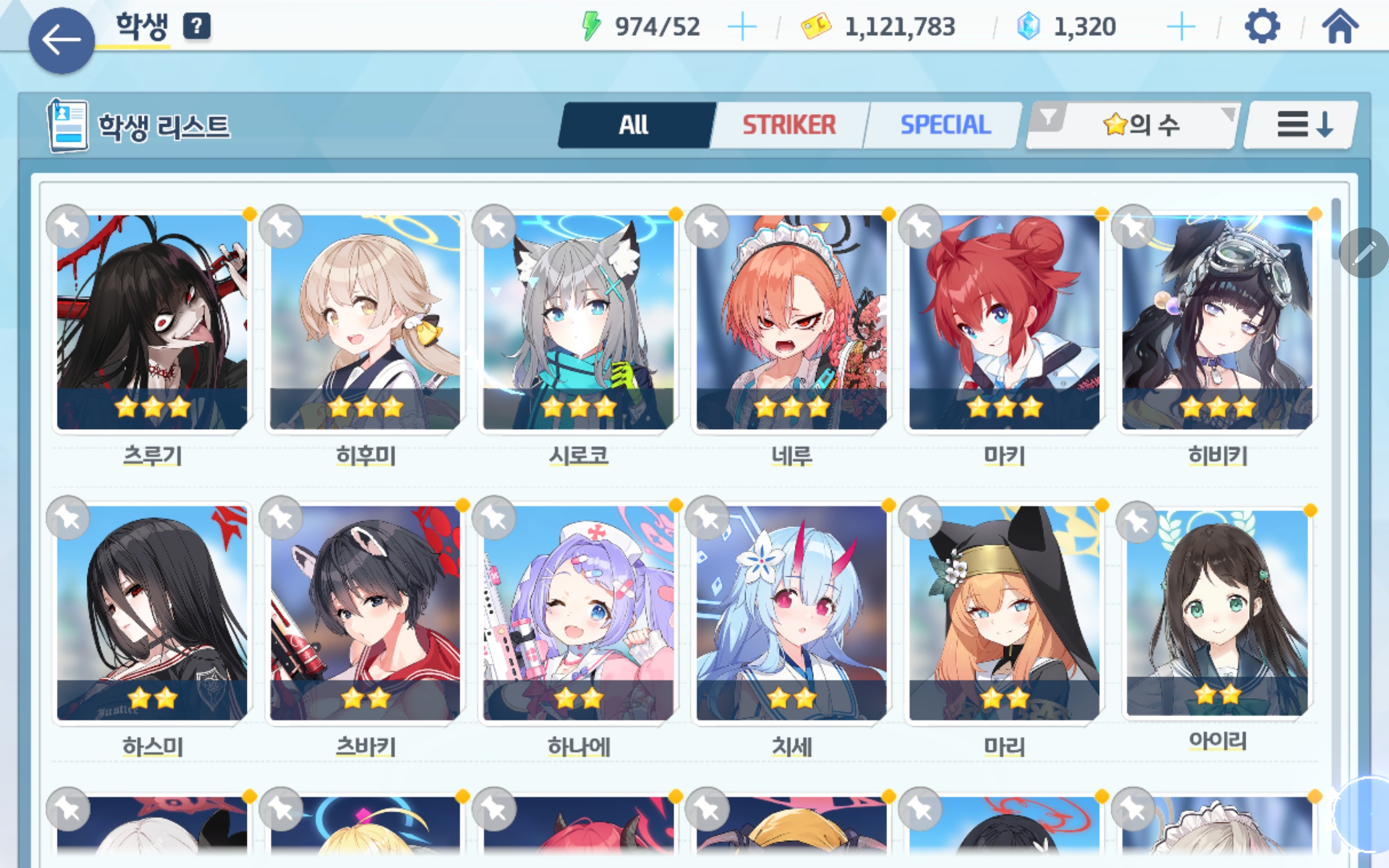This screenshot has height=868, width=1389.
Task: Select student 치세
Action: (x=791, y=612)
